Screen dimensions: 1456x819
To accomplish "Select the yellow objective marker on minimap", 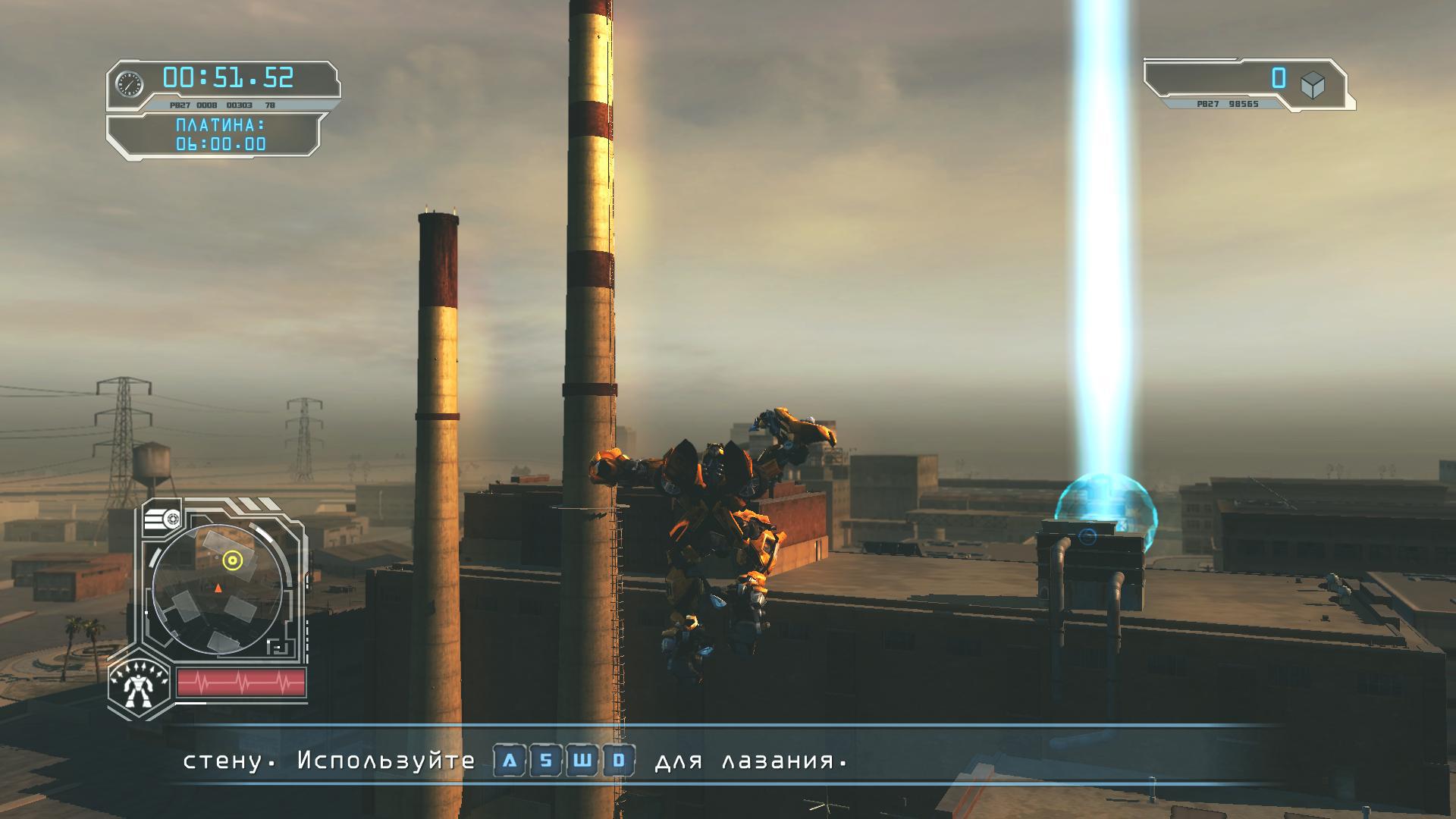I will [233, 560].
